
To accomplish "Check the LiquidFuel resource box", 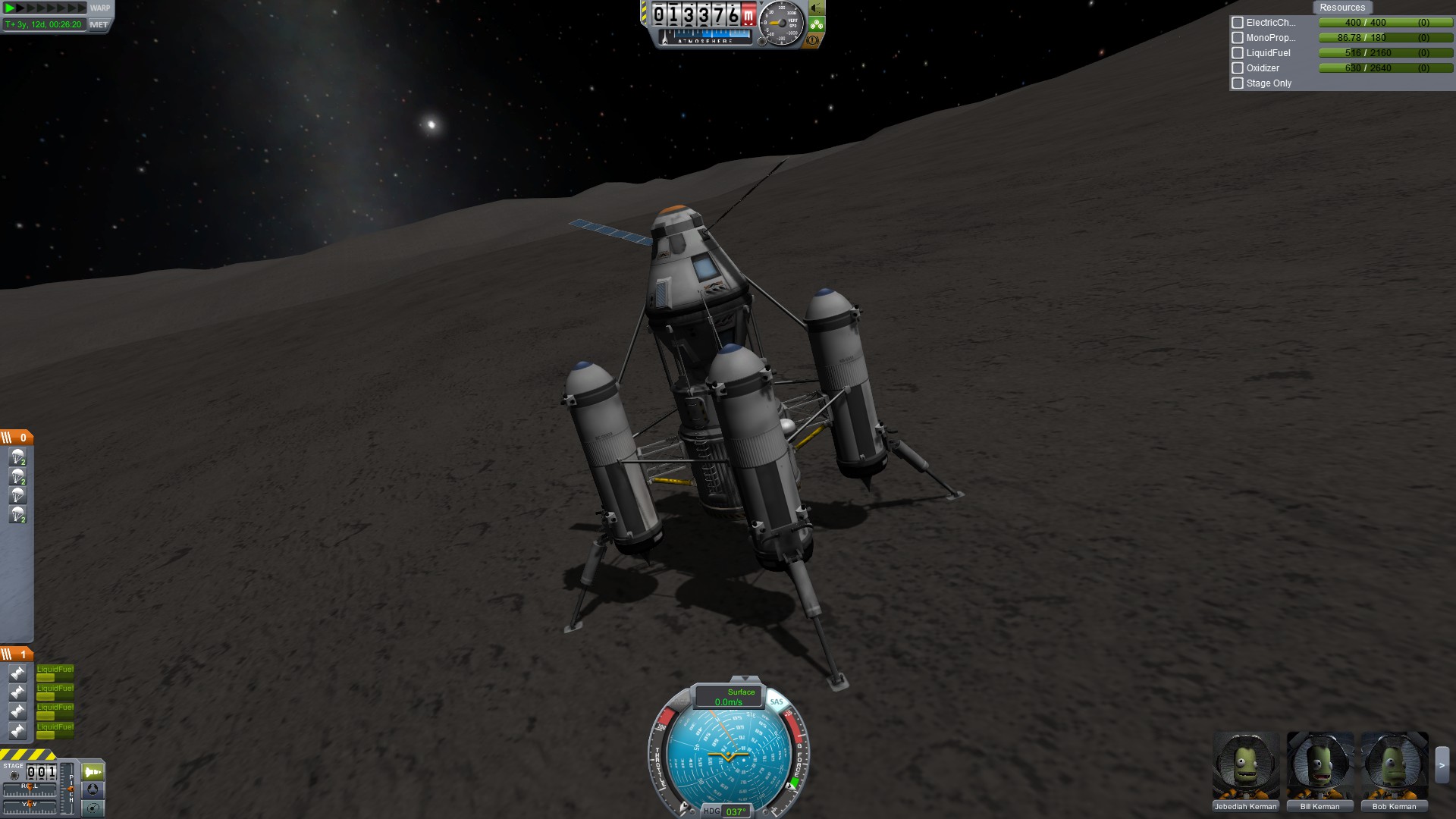I will 1238,53.
